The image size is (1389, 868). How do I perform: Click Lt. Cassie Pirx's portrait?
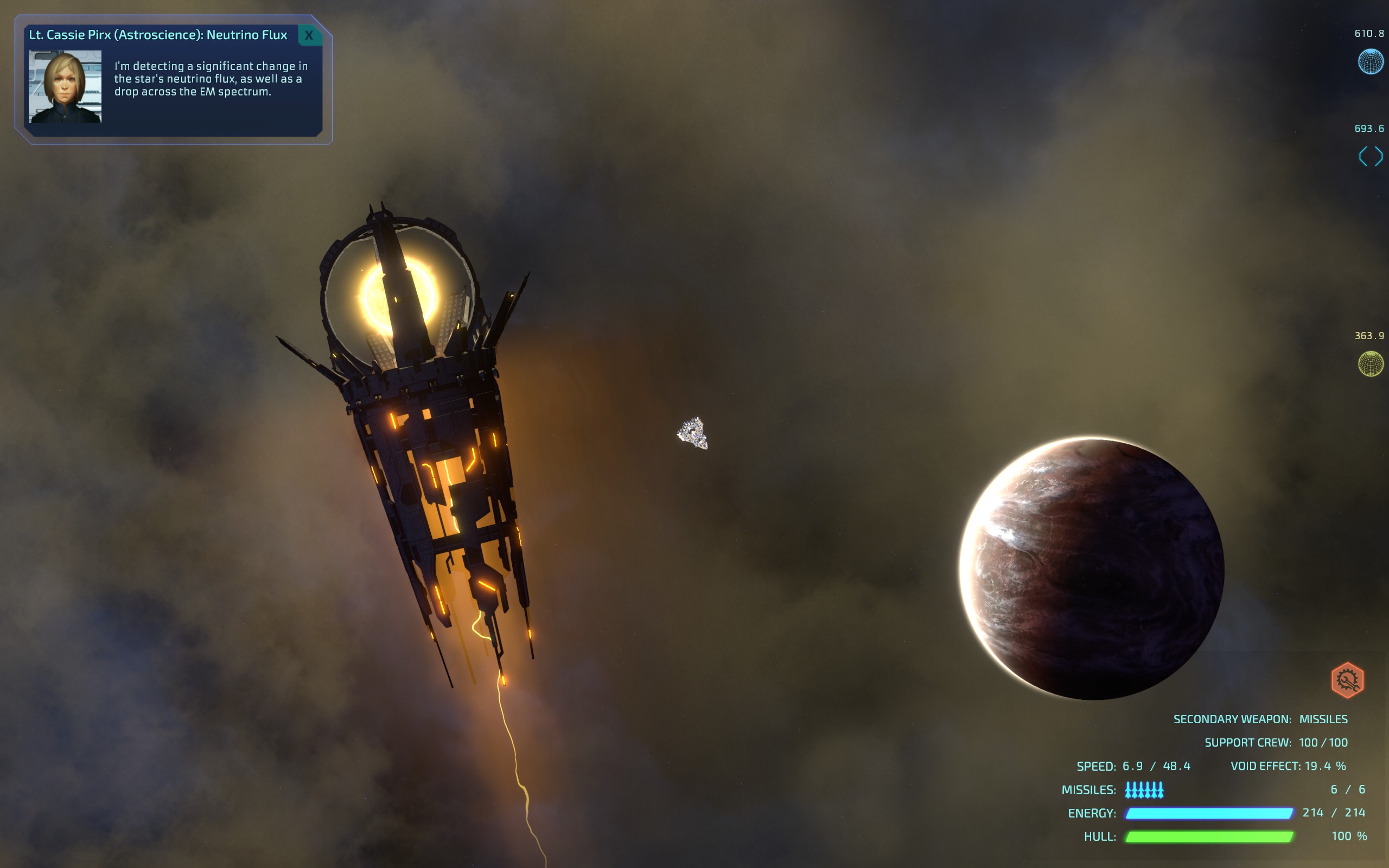tap(65, 87)
